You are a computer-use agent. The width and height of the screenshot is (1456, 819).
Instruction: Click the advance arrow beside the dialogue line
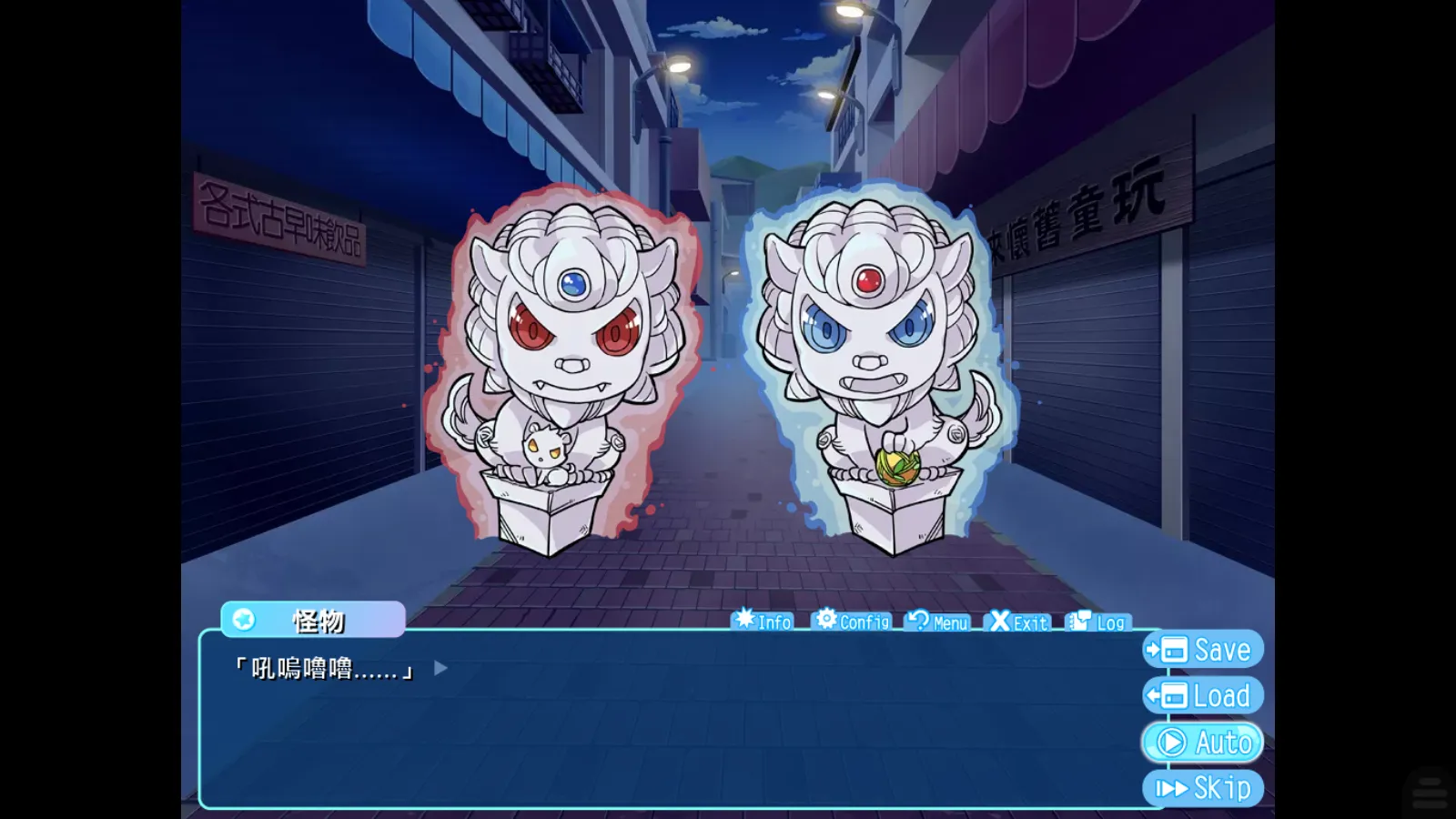tap(440, 668)
